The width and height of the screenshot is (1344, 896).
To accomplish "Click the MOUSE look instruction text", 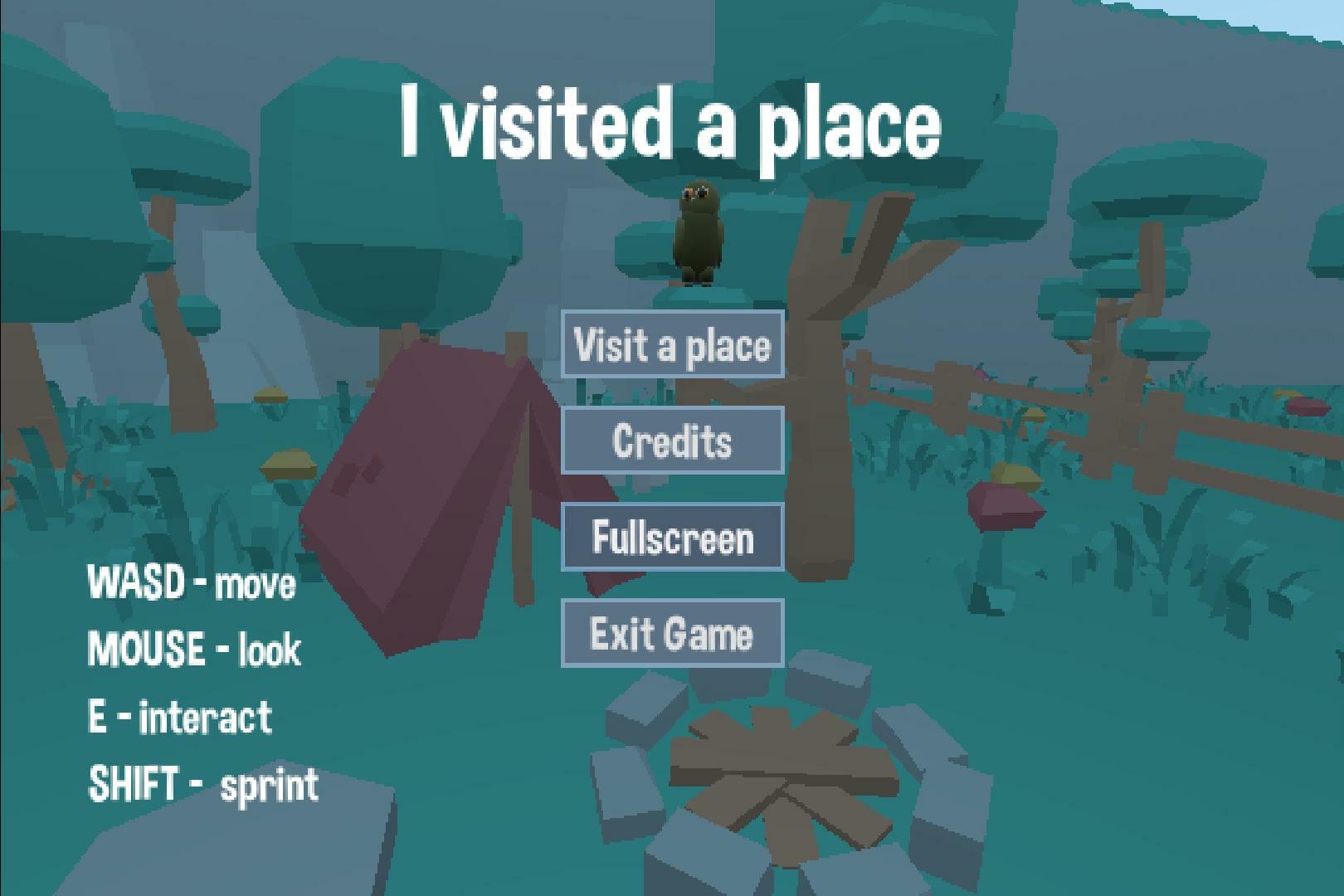I will click(195, 650).
